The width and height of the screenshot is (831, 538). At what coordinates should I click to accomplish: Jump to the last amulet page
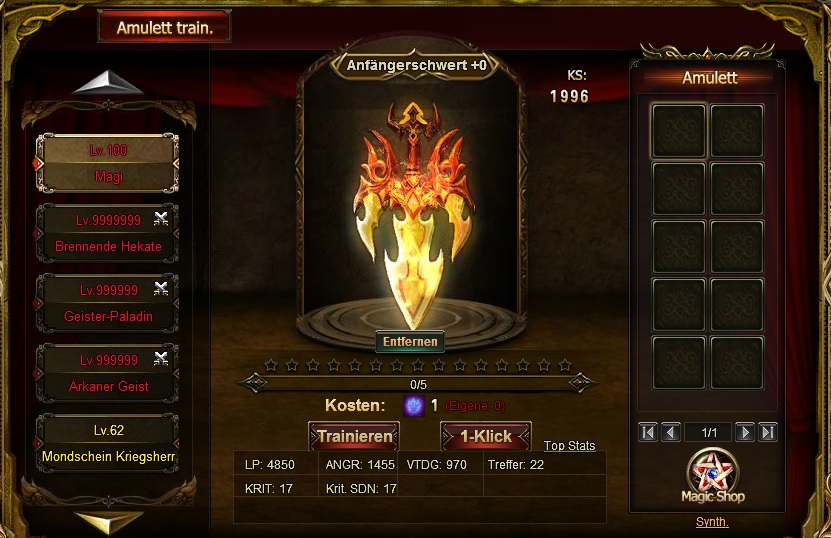pos(768,432)
